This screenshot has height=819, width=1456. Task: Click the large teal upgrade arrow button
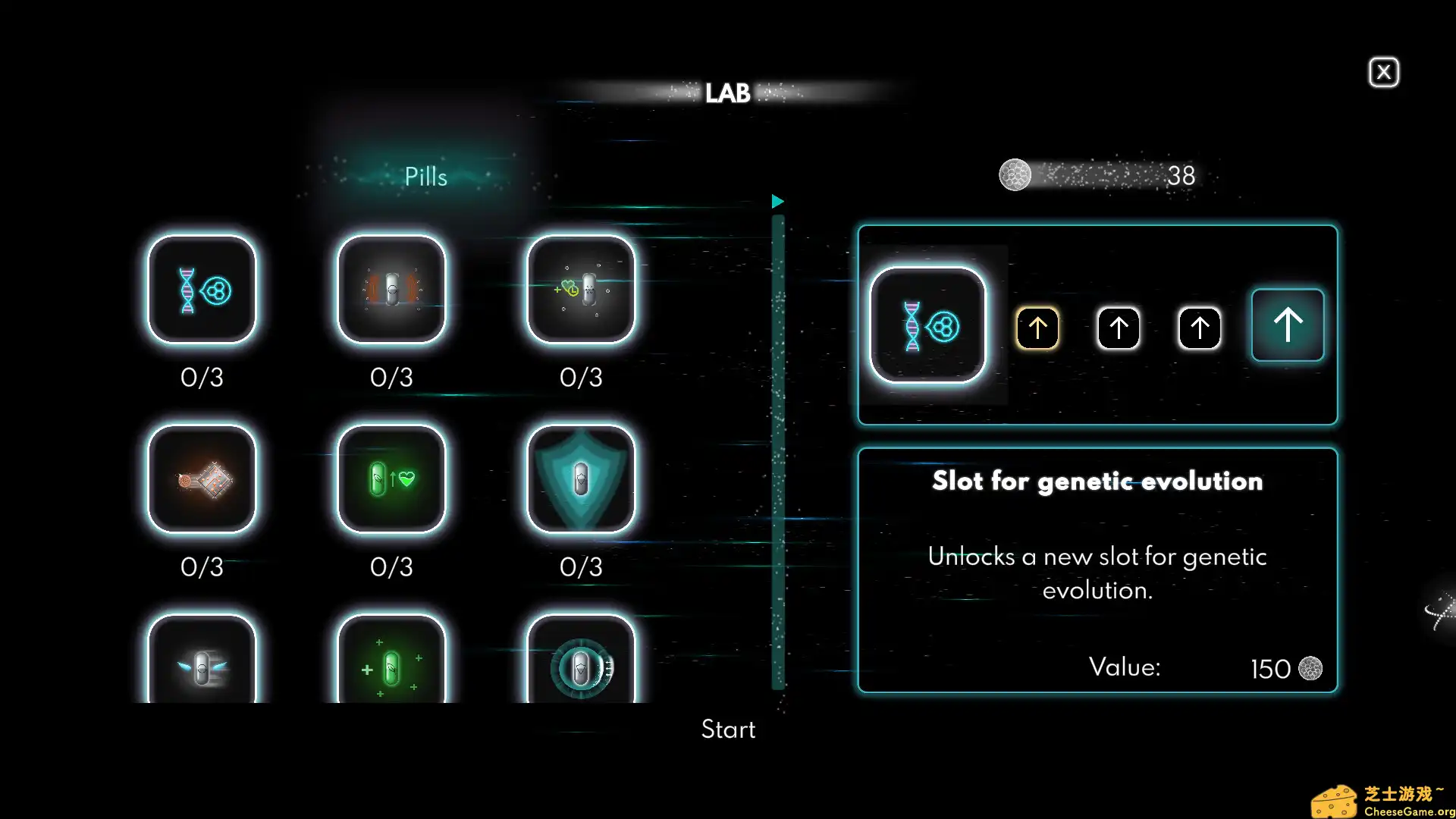pyautogui.click(x=1287, y=325)
